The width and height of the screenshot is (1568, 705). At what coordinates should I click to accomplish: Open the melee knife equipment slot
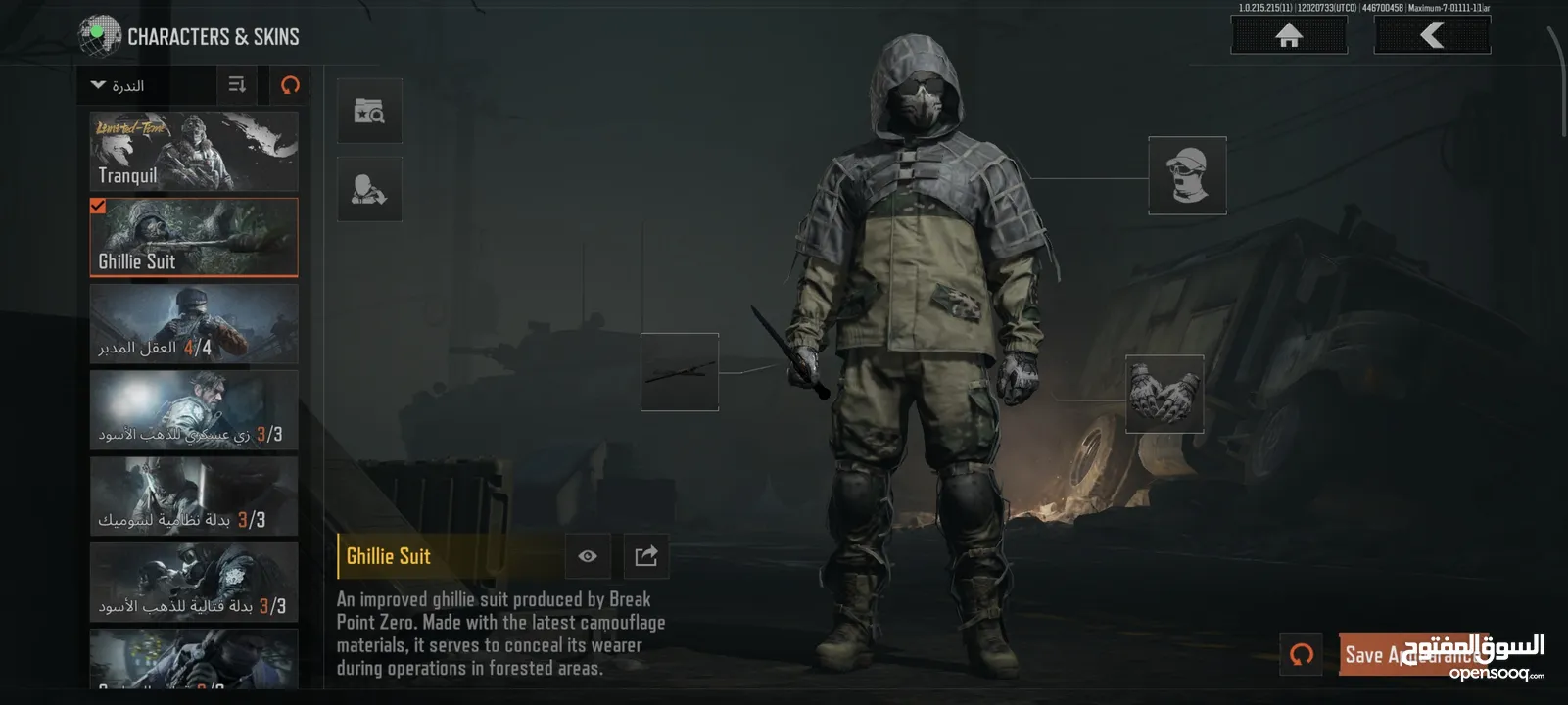click(680, 372)
